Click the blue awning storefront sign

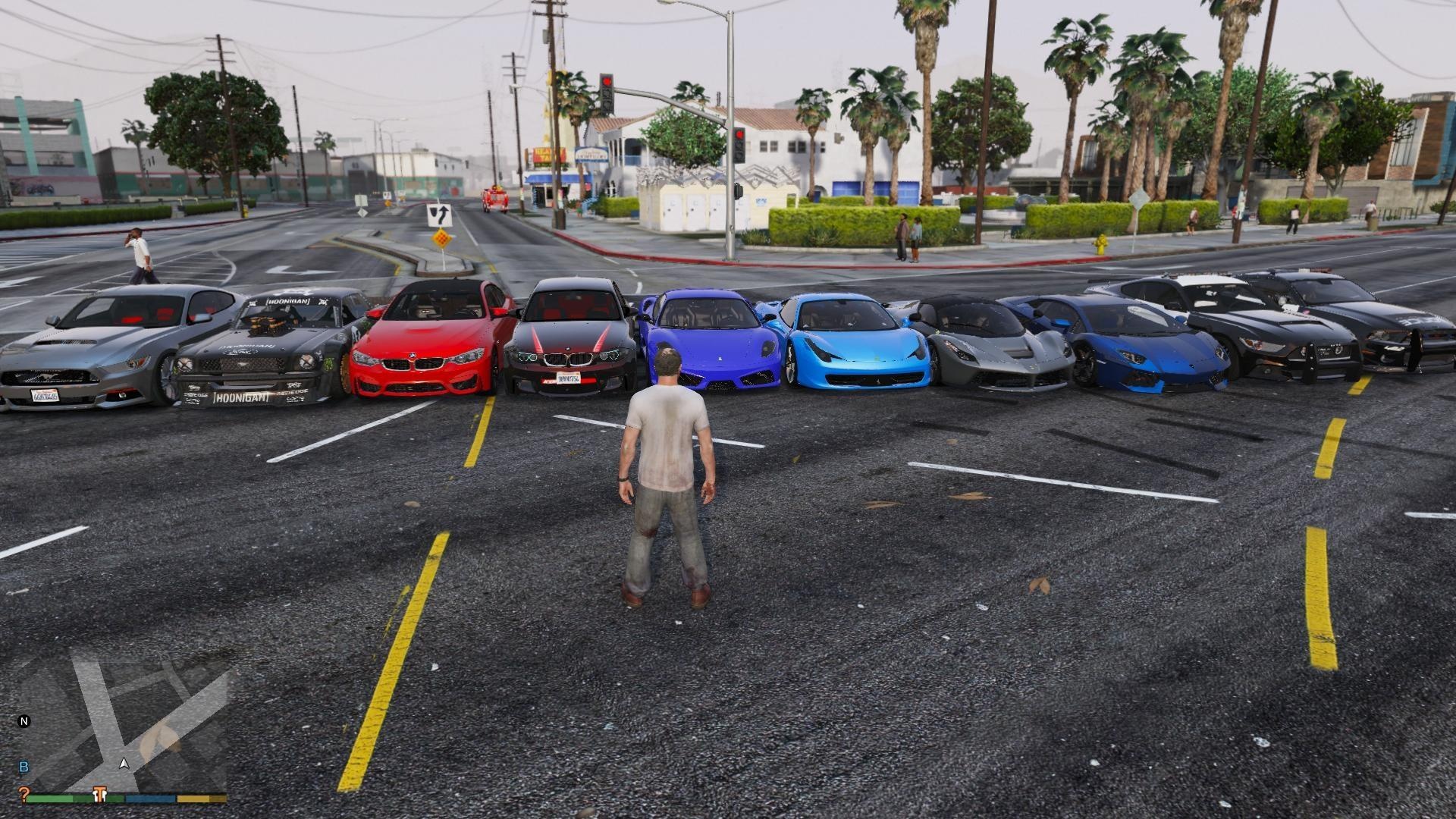[x=591, y=154]
